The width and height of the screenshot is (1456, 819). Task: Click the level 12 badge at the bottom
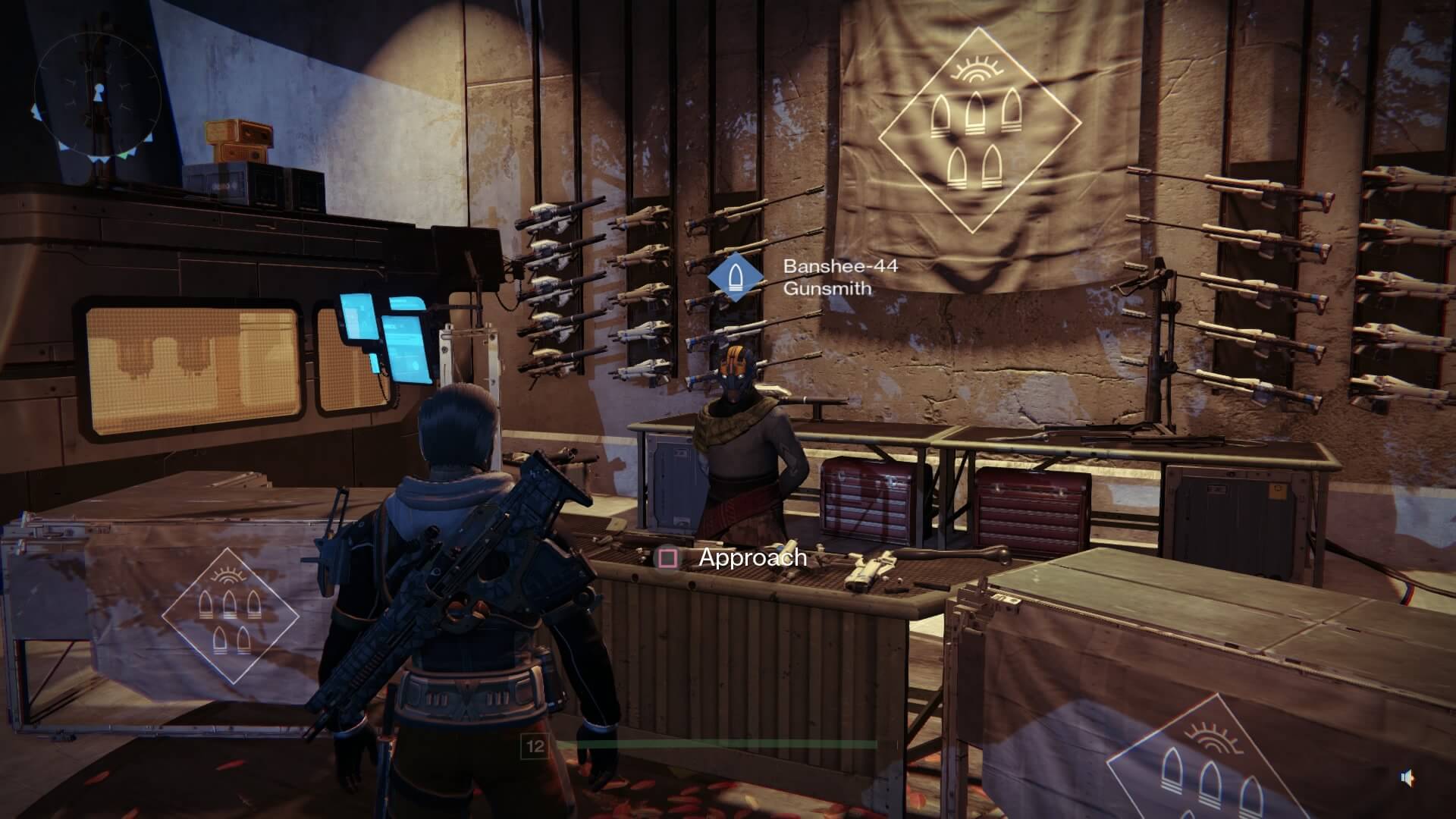point(535,747)
